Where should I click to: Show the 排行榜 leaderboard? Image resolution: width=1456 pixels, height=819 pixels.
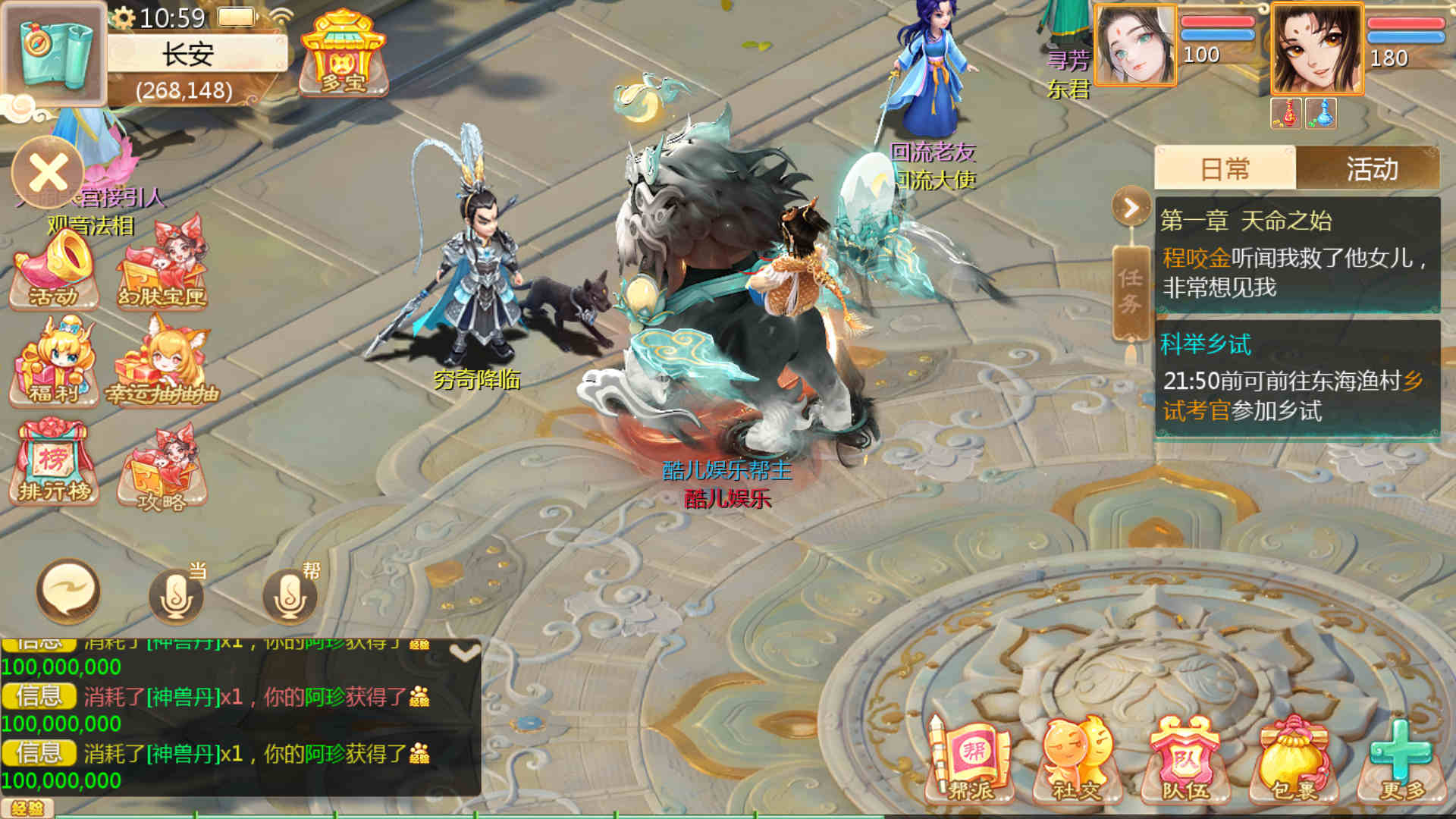(x=55, y=463)
